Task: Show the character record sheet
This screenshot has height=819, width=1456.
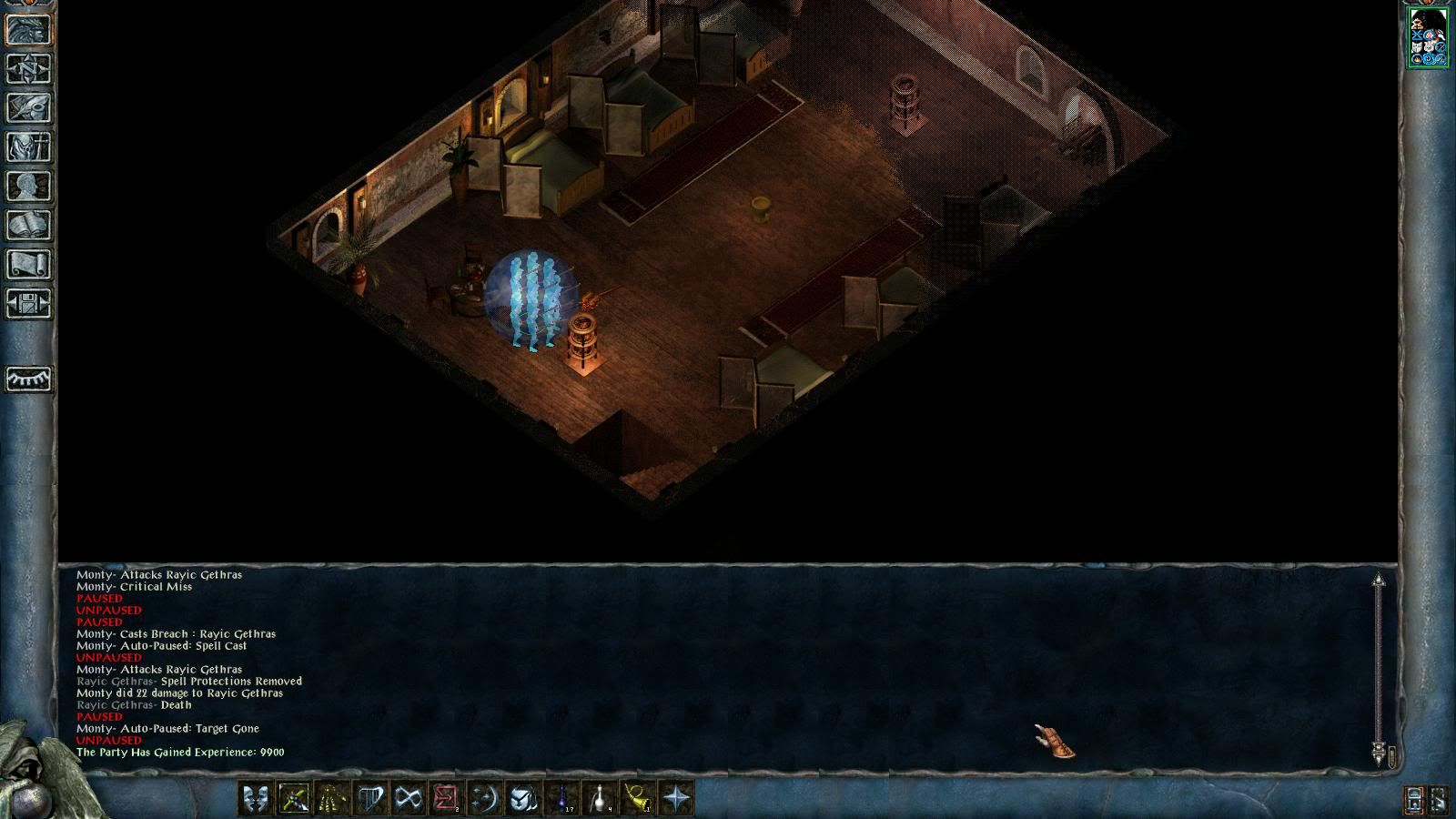Action: point(29,187)
